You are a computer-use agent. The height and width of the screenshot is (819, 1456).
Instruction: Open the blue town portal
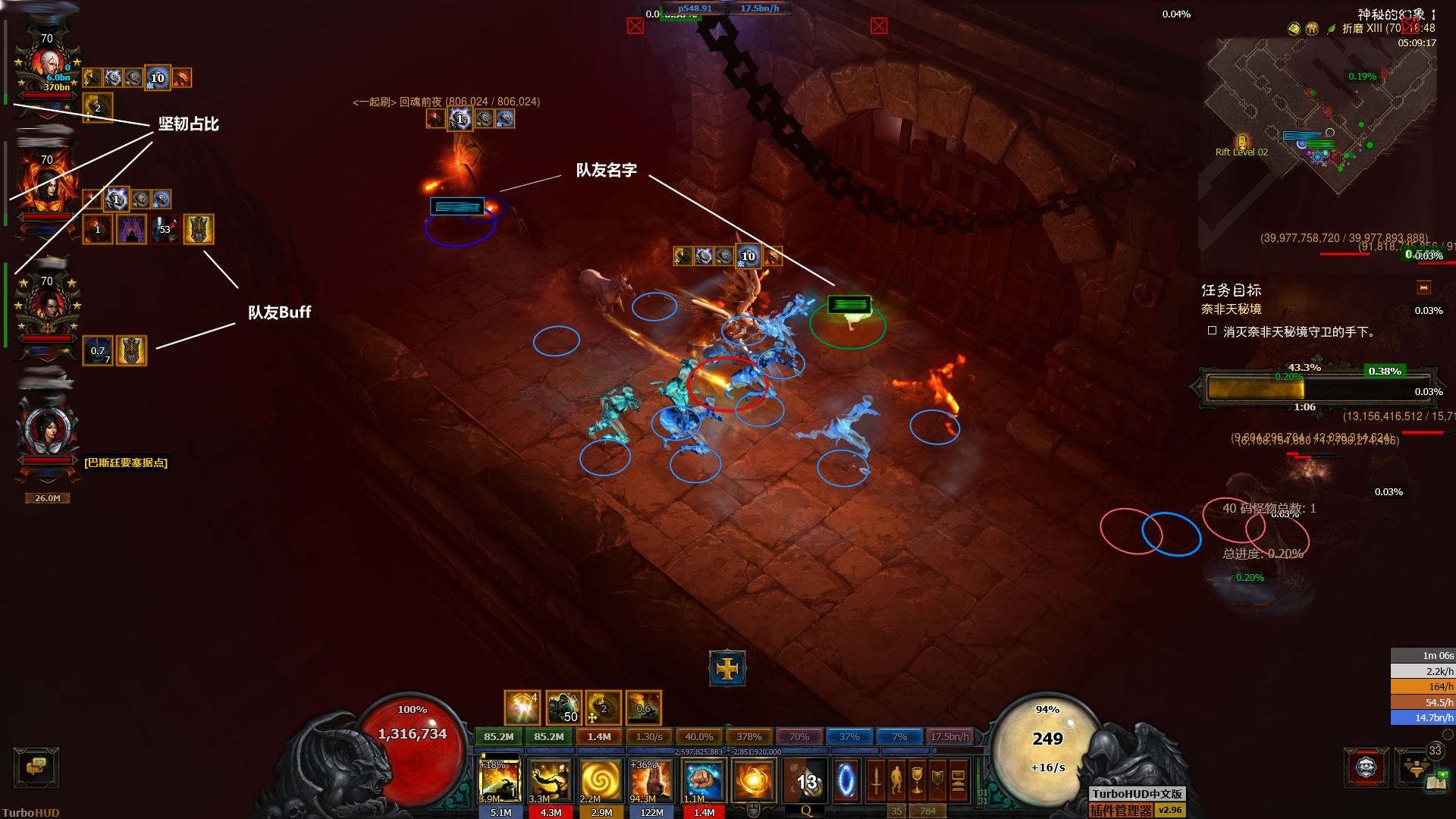click(846, 780)
